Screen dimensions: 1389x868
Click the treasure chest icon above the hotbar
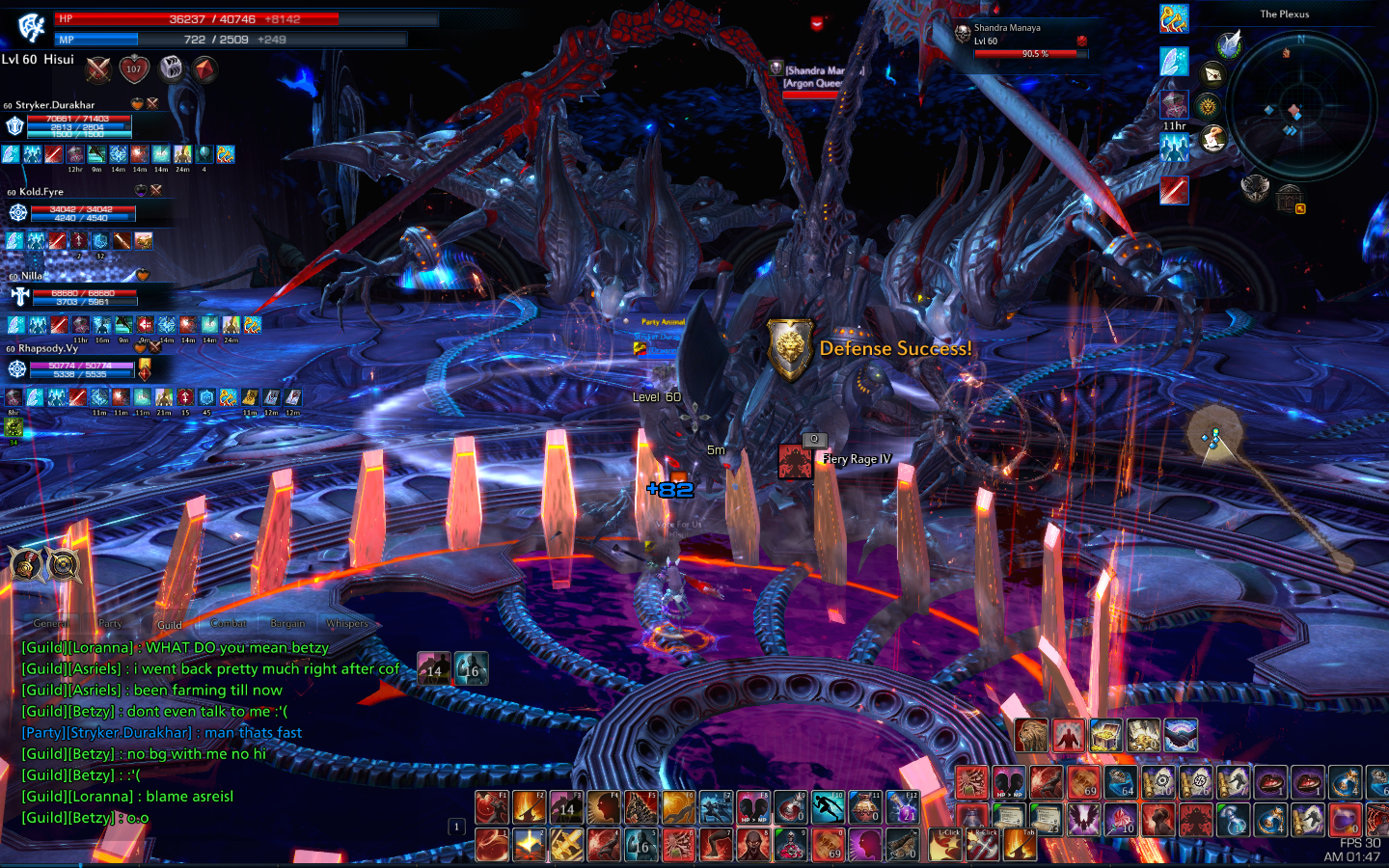pyautogui.click(x=1106, y=735)
